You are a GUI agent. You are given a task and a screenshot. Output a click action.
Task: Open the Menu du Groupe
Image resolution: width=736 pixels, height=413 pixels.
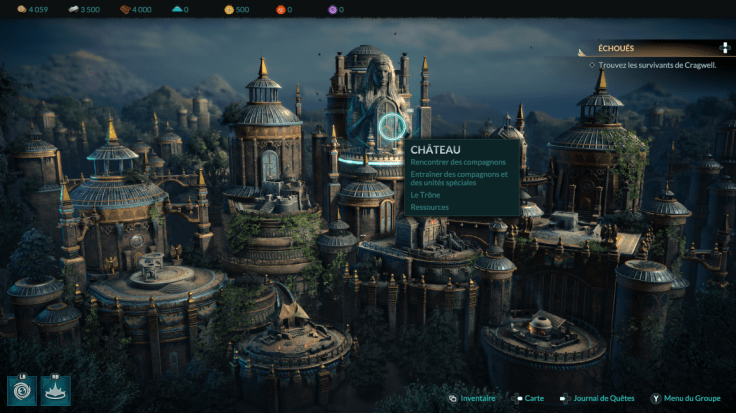[689, 398]
